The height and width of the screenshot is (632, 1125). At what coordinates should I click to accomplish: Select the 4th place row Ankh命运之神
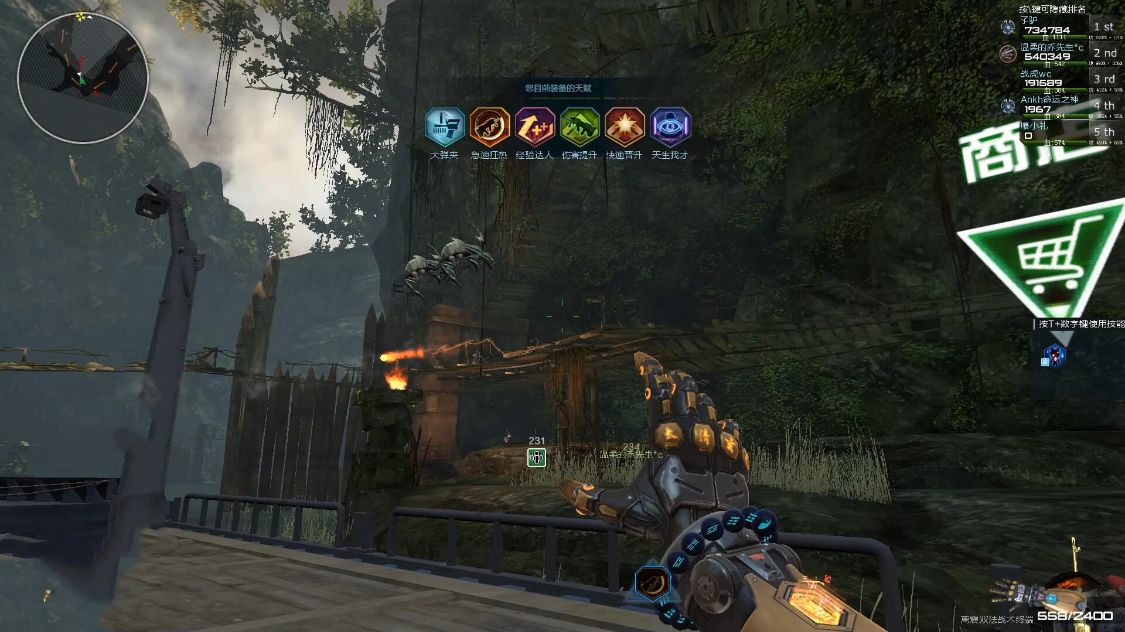tap(1058, 105)
